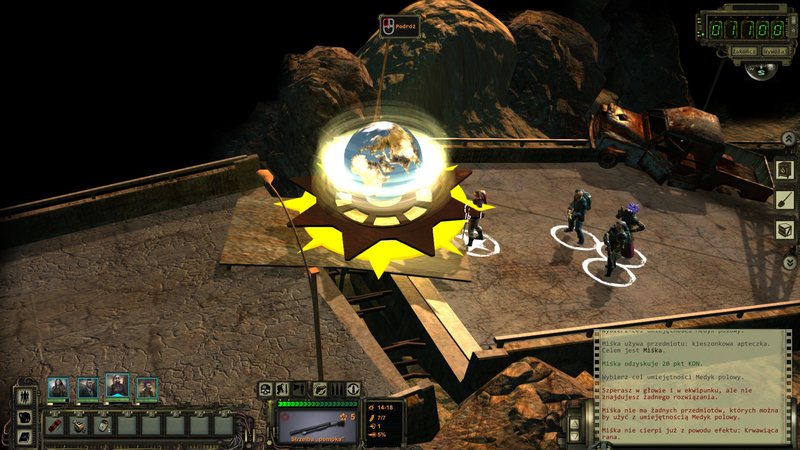This screenshot has height=450, width=800.
Task: Click the Podróż travel marker
Action: tap(398, 27)
